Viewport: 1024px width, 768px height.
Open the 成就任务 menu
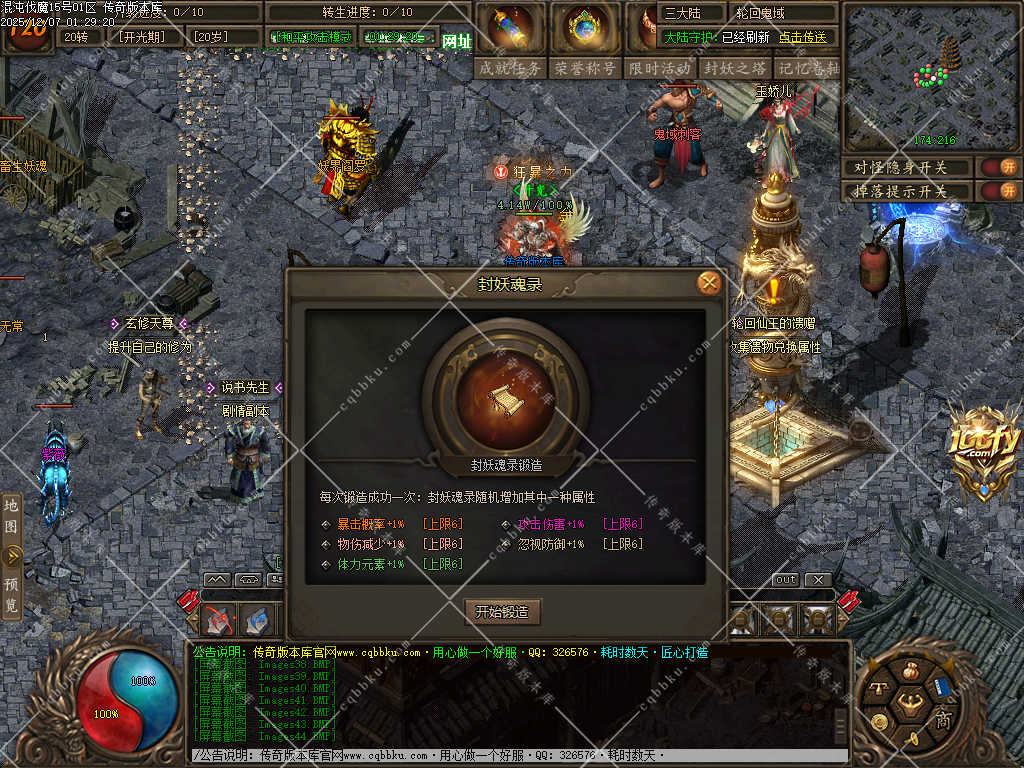[510, 68]
